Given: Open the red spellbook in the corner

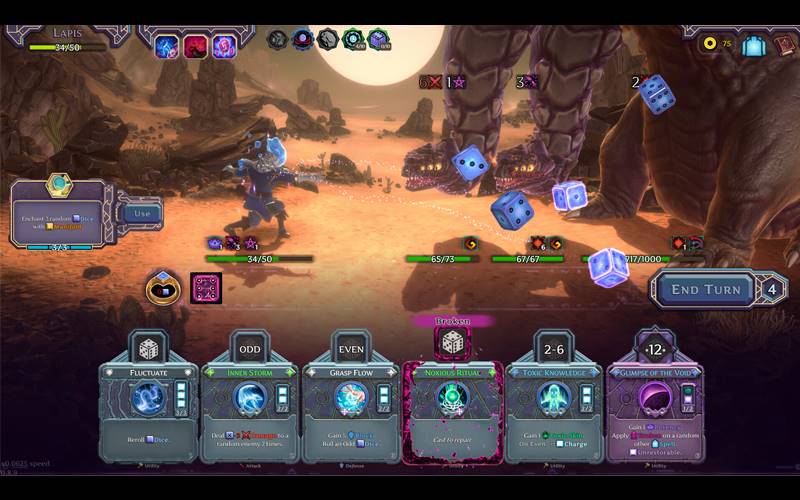Looking at the screenshot, I should click(785, 45).
